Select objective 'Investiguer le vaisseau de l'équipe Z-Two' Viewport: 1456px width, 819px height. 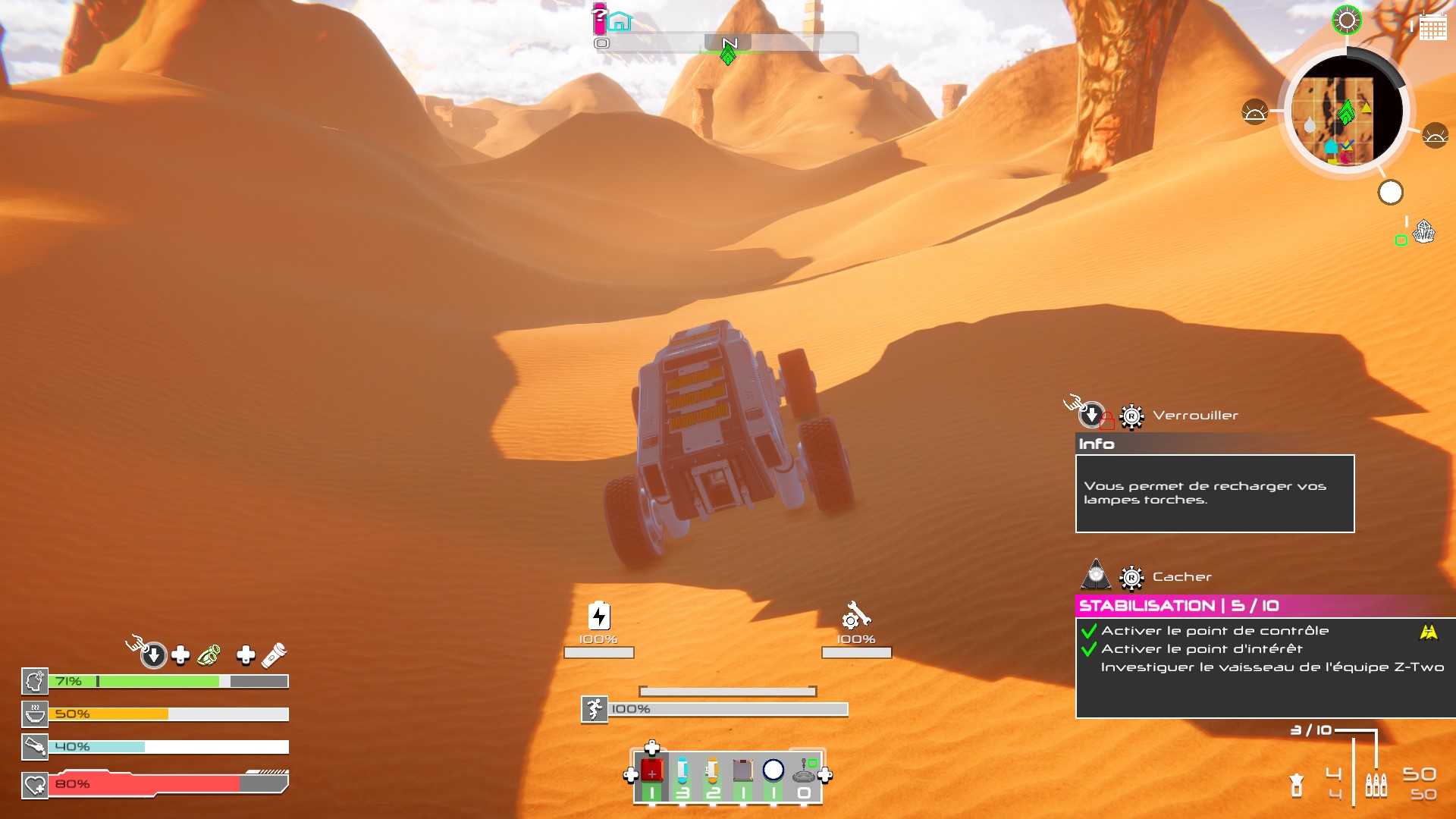point(1272,667)
